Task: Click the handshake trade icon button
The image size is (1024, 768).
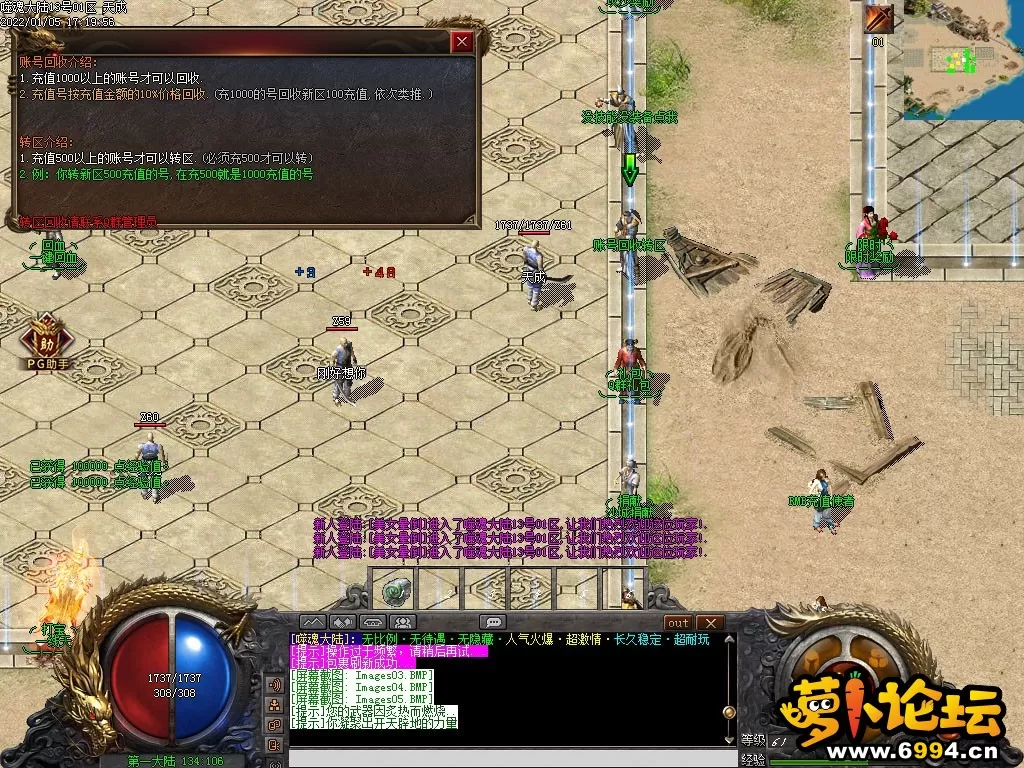Action: click(344, 622)
